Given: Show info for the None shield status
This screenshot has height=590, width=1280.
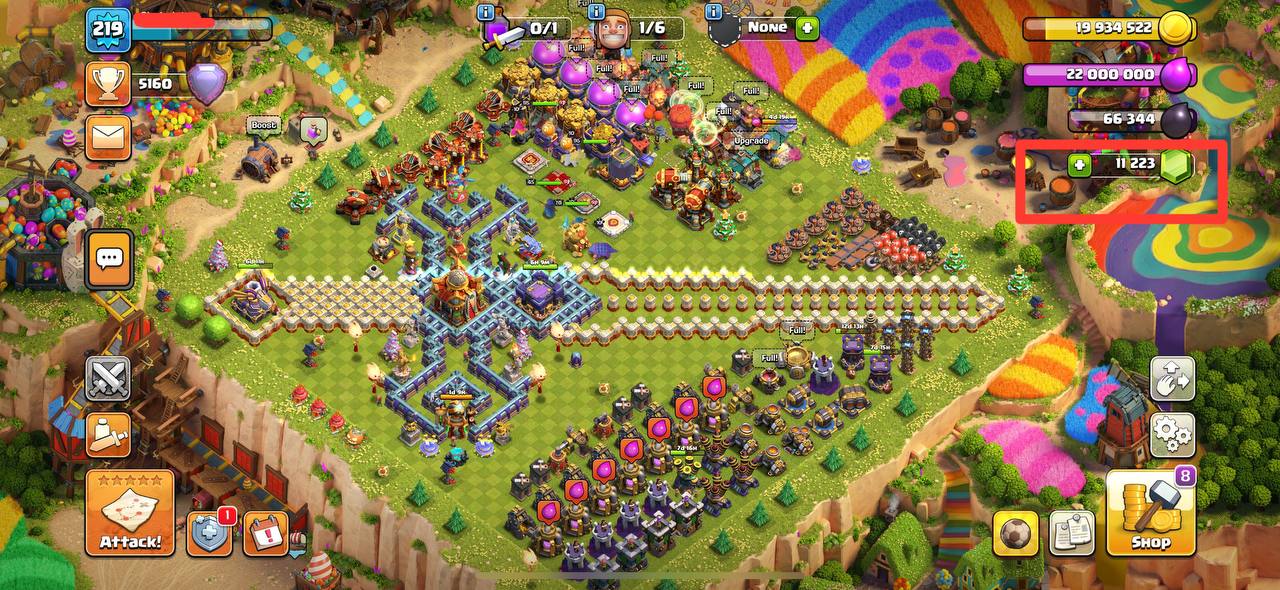Looking at the screenshot, I should pos(714,12).
